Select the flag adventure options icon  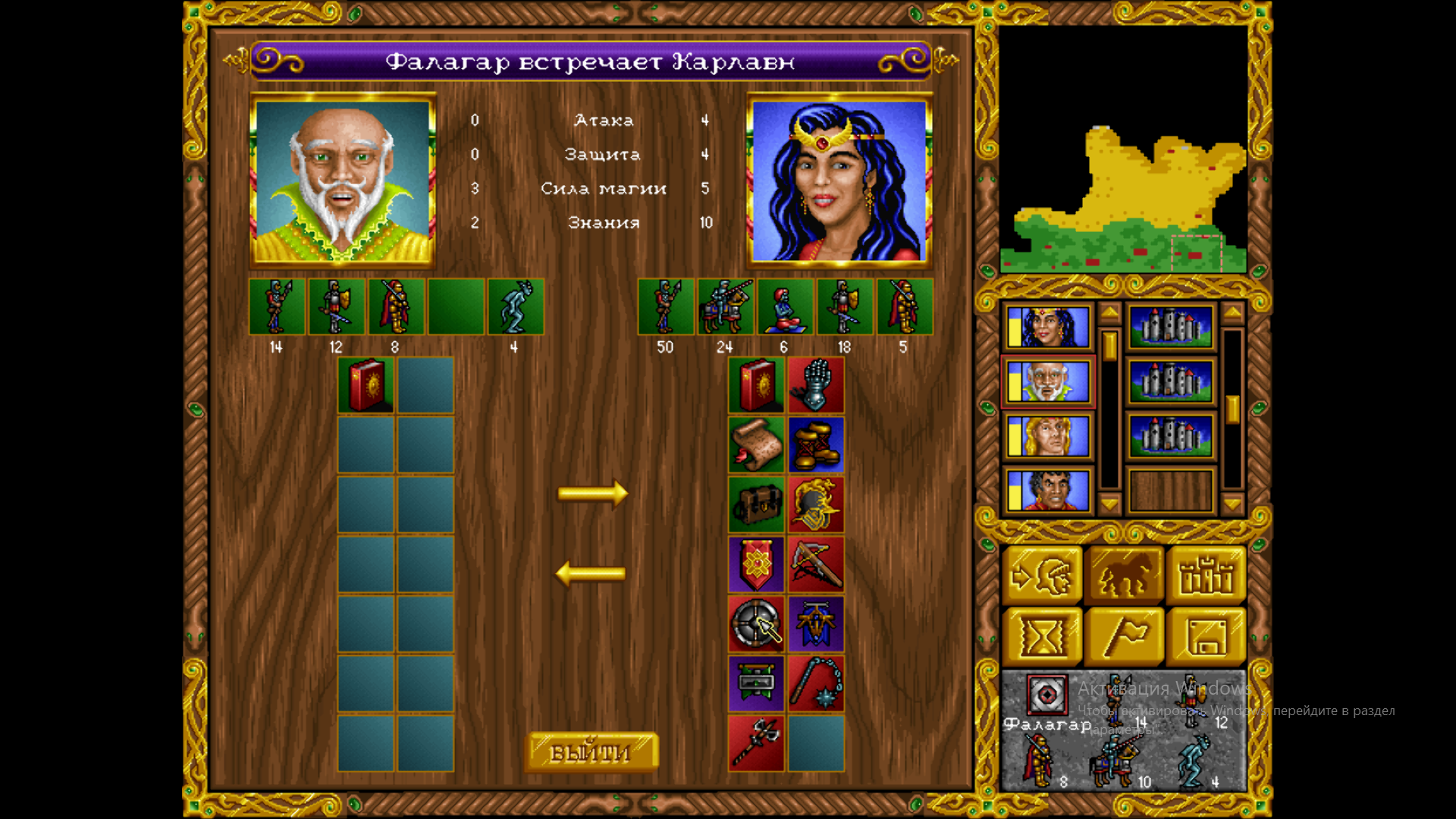point(1125,633)
